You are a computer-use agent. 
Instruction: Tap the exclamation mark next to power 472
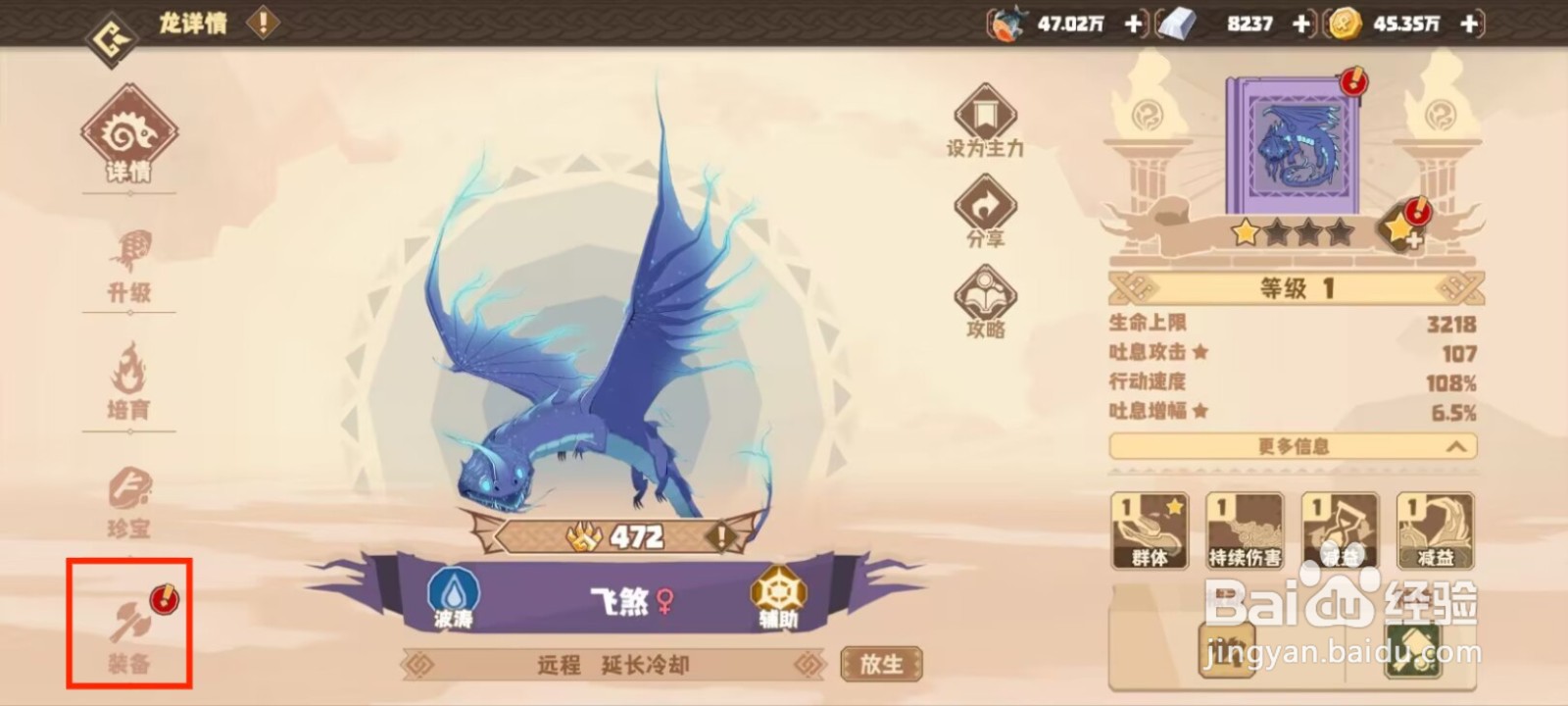click(721, 535)
